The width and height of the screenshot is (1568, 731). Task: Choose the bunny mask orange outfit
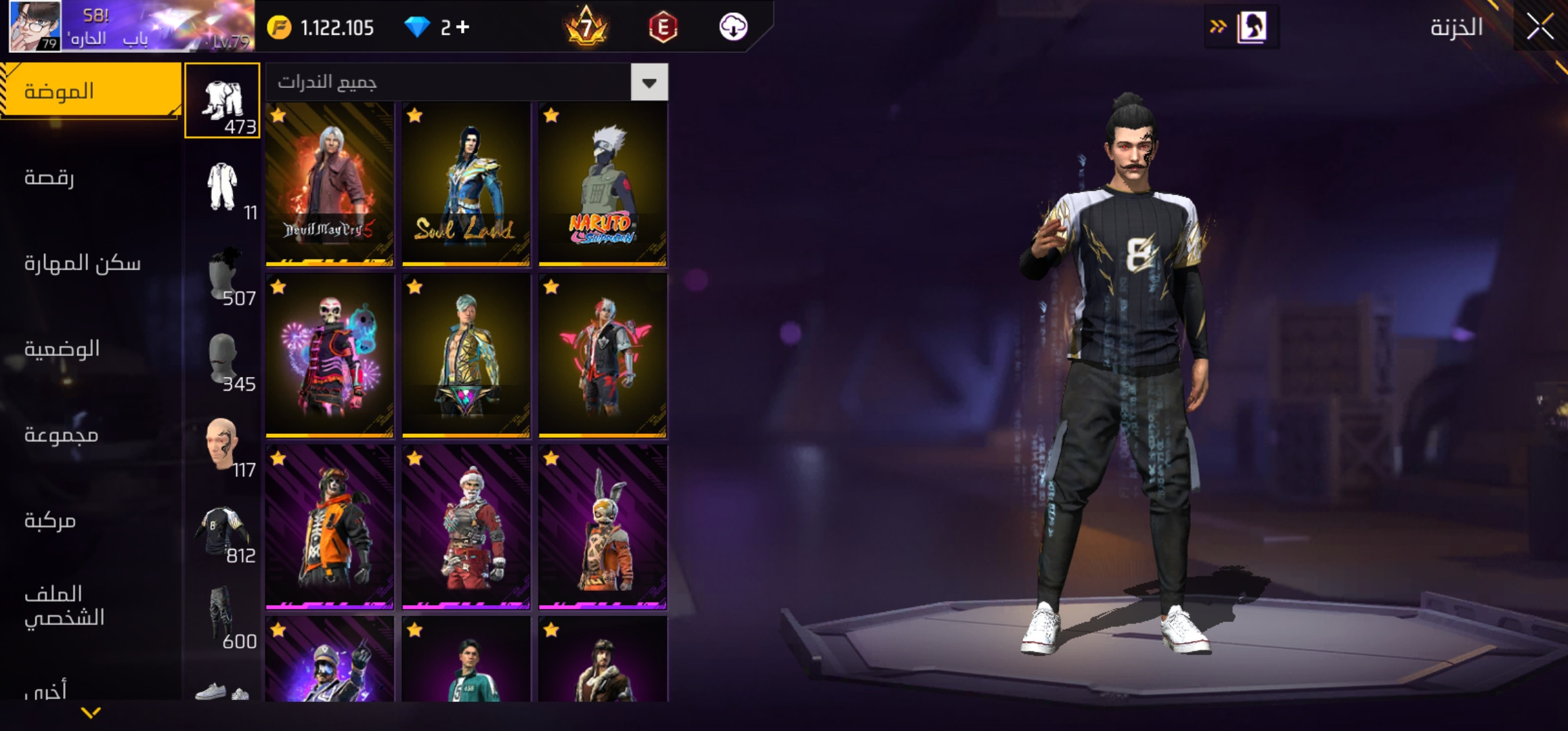click(x=603, y=527)
